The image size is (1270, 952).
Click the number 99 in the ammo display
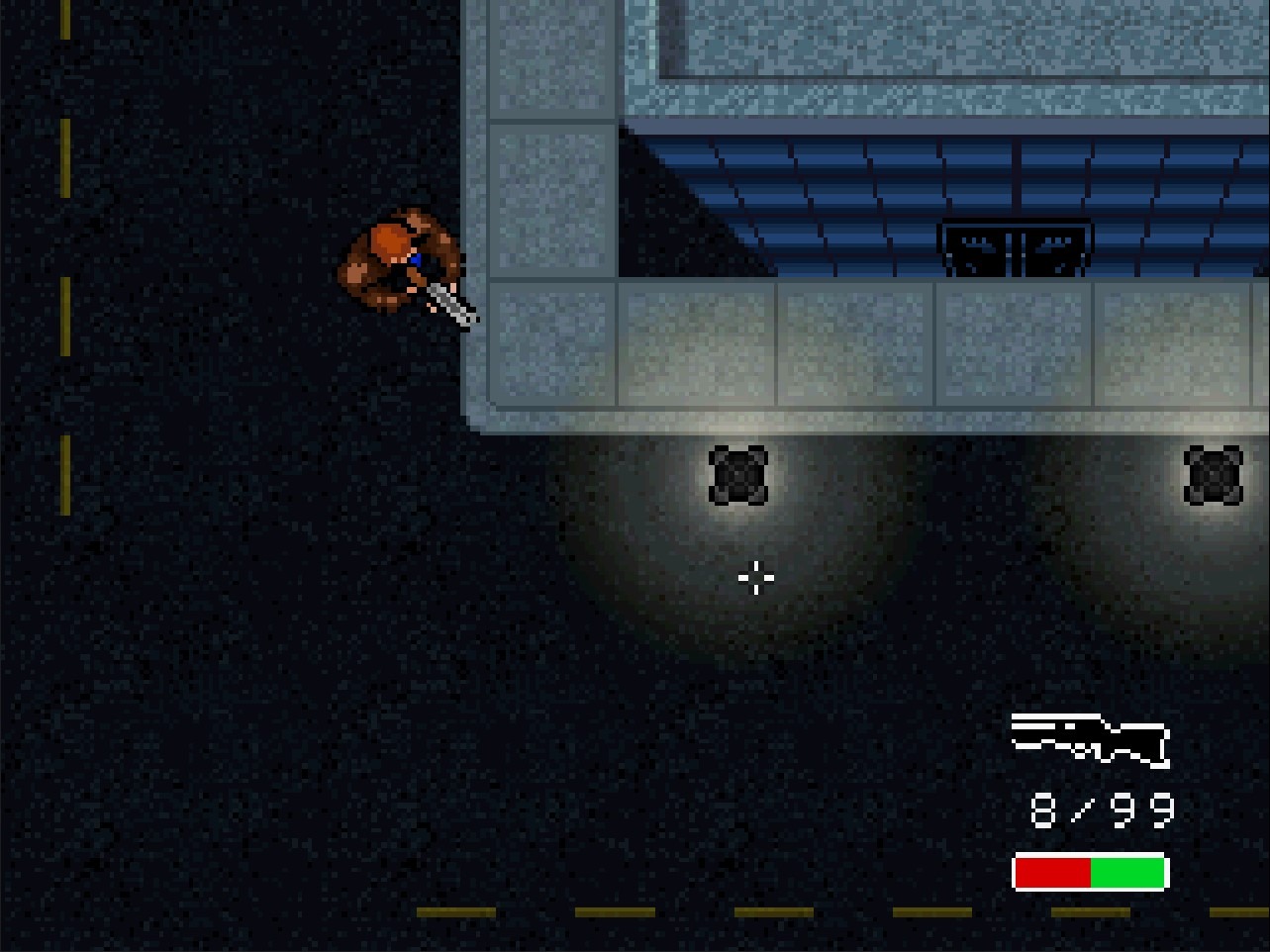pyautogui.click(x=1143, y=809)
